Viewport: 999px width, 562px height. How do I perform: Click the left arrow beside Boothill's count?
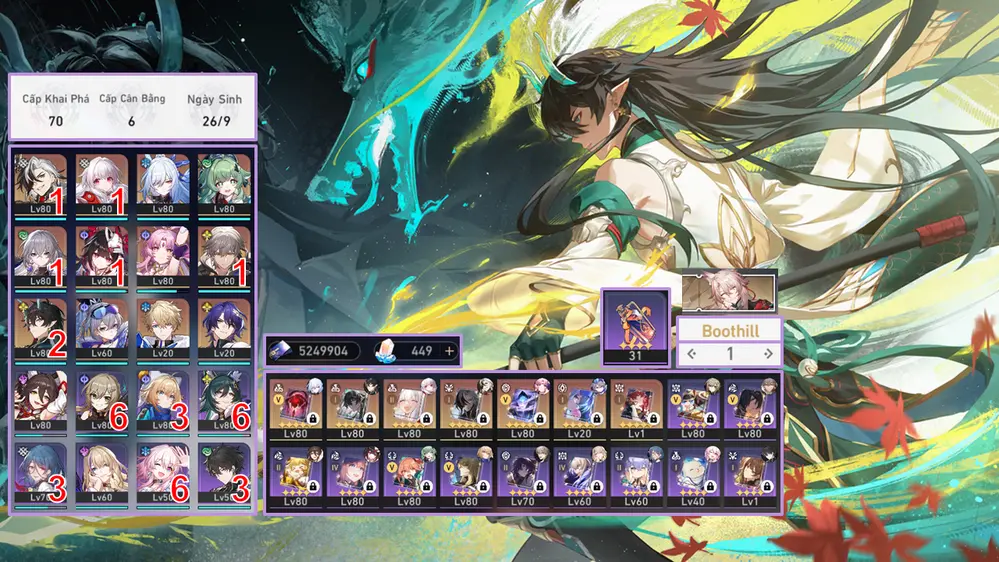pyautogui.click(x=692, y=353)
